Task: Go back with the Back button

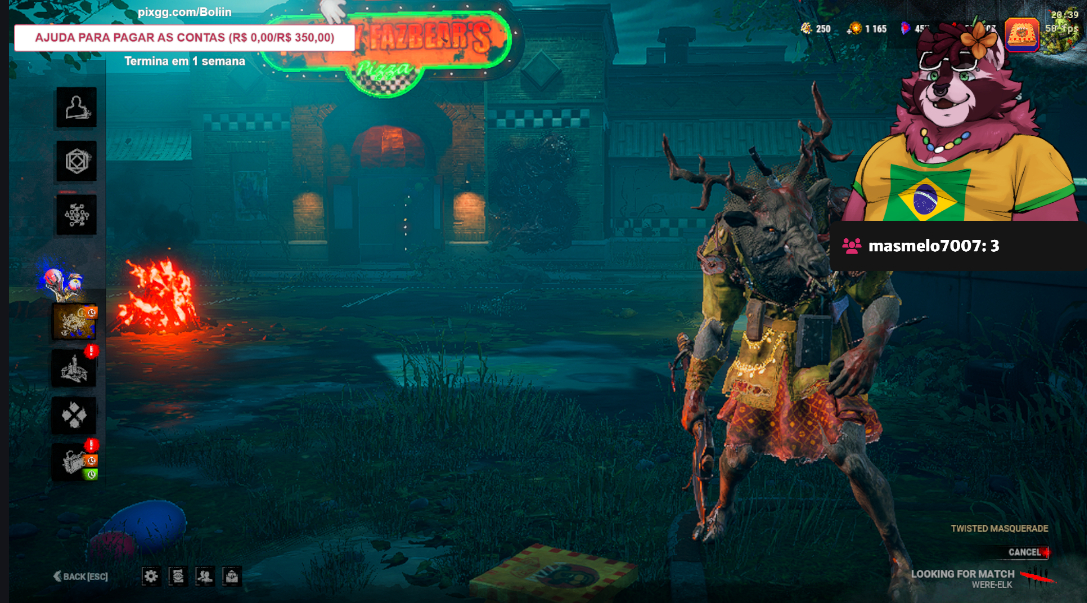Action: 81,576
